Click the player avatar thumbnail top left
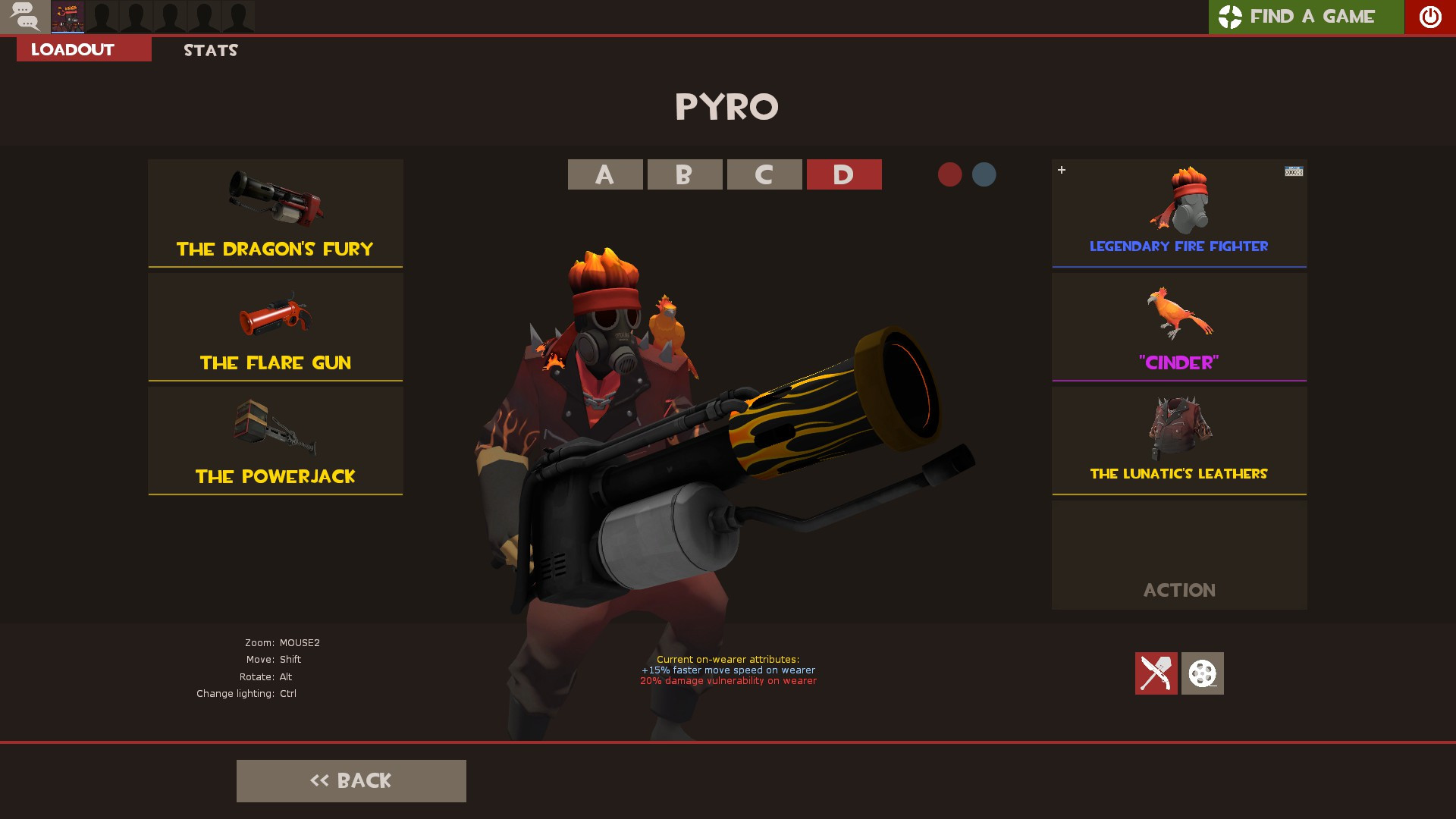This screenshot has width=1456, height=819. point(67,17)
